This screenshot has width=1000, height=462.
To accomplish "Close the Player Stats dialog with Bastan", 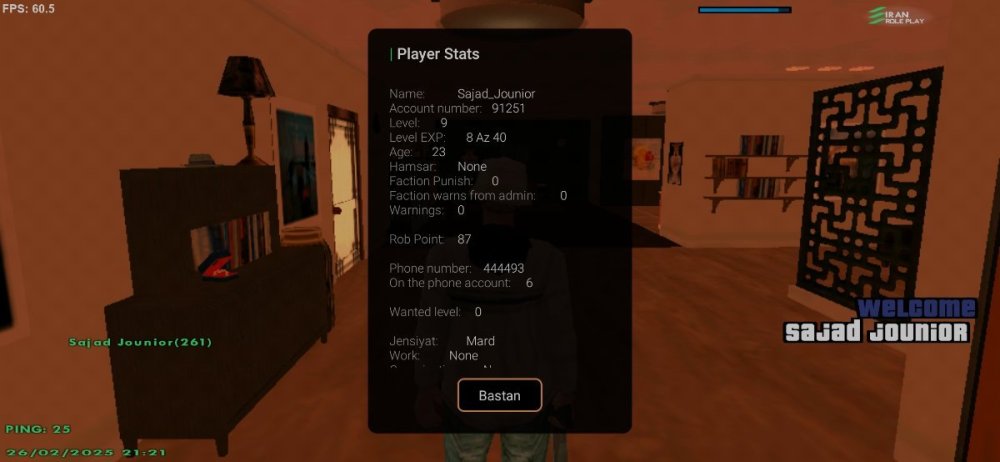I will (x=499, y=395).
